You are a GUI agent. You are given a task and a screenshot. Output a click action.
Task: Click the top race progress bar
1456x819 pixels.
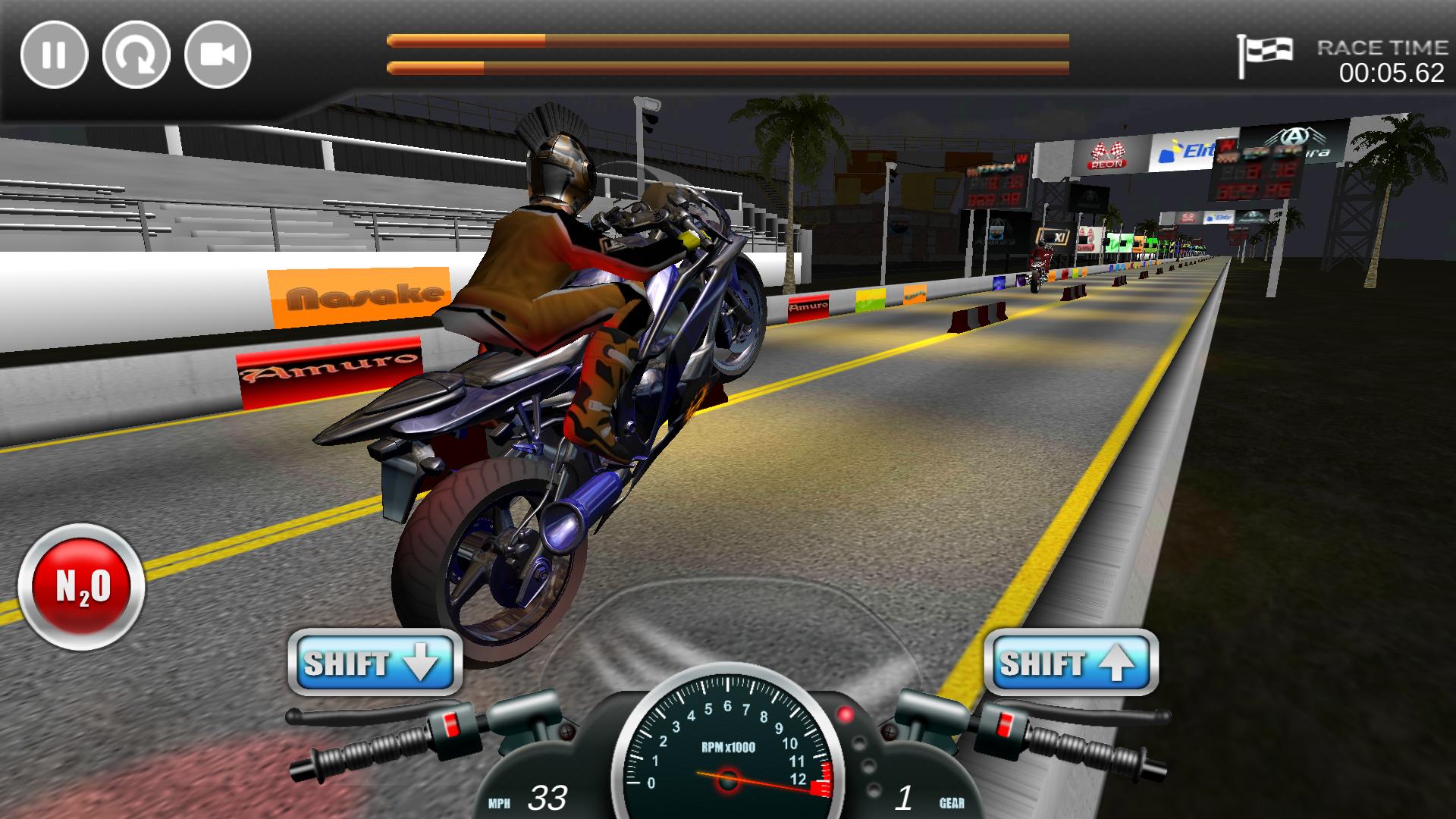click(728, 39)
